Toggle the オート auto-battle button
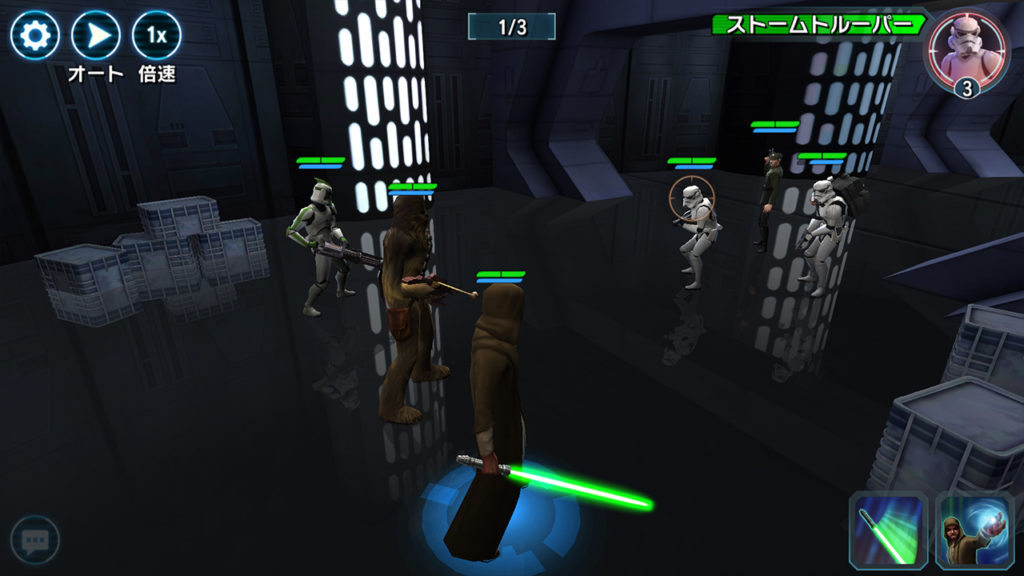 (x=96, y=36)
